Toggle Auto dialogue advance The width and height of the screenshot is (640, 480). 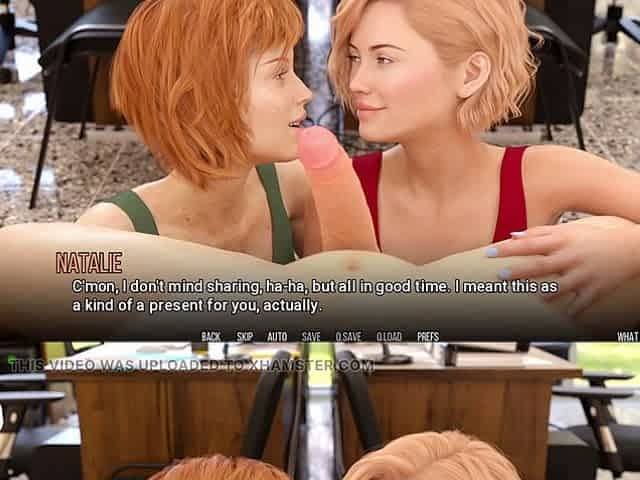click(x=277, y=337)
